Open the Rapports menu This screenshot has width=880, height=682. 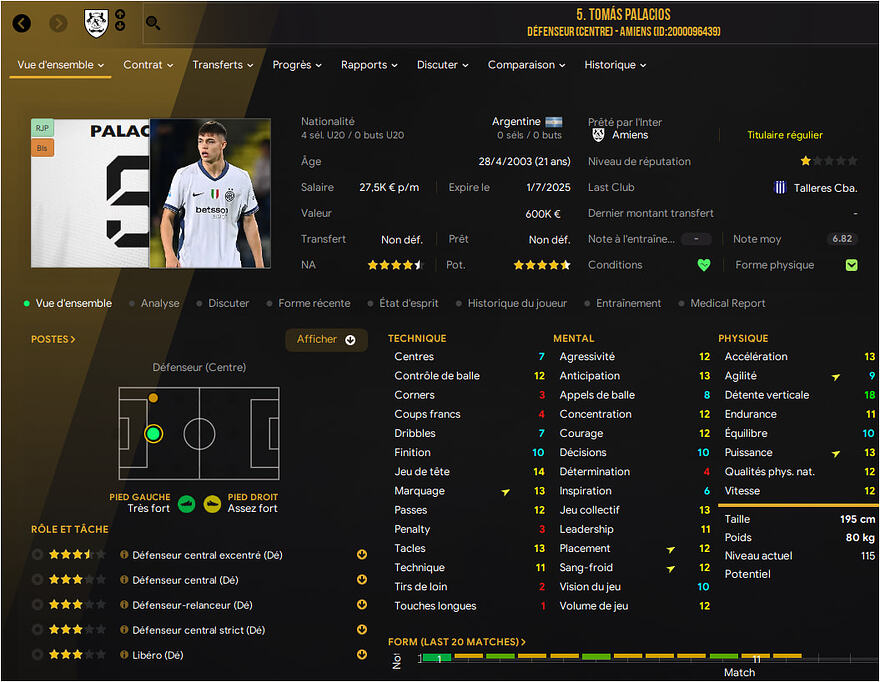coord(369,65)
